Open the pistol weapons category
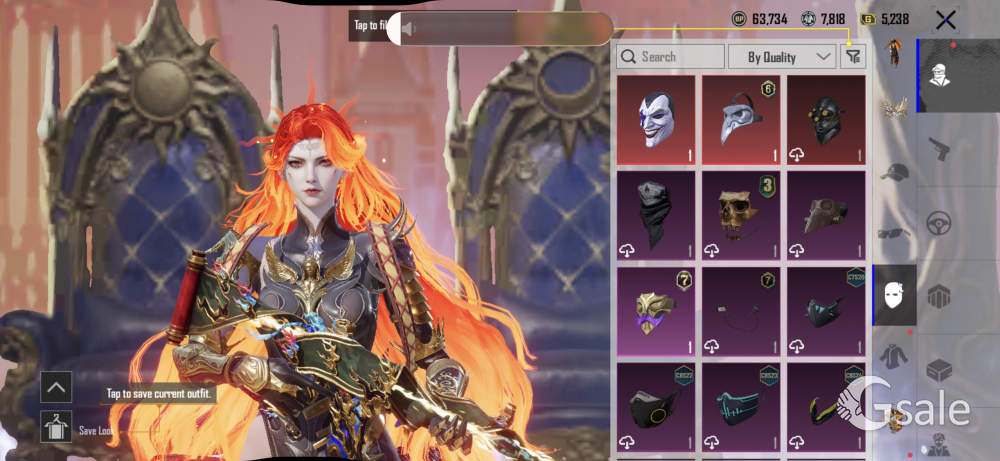Screen dimensions: 1000x461 (939, 149)
